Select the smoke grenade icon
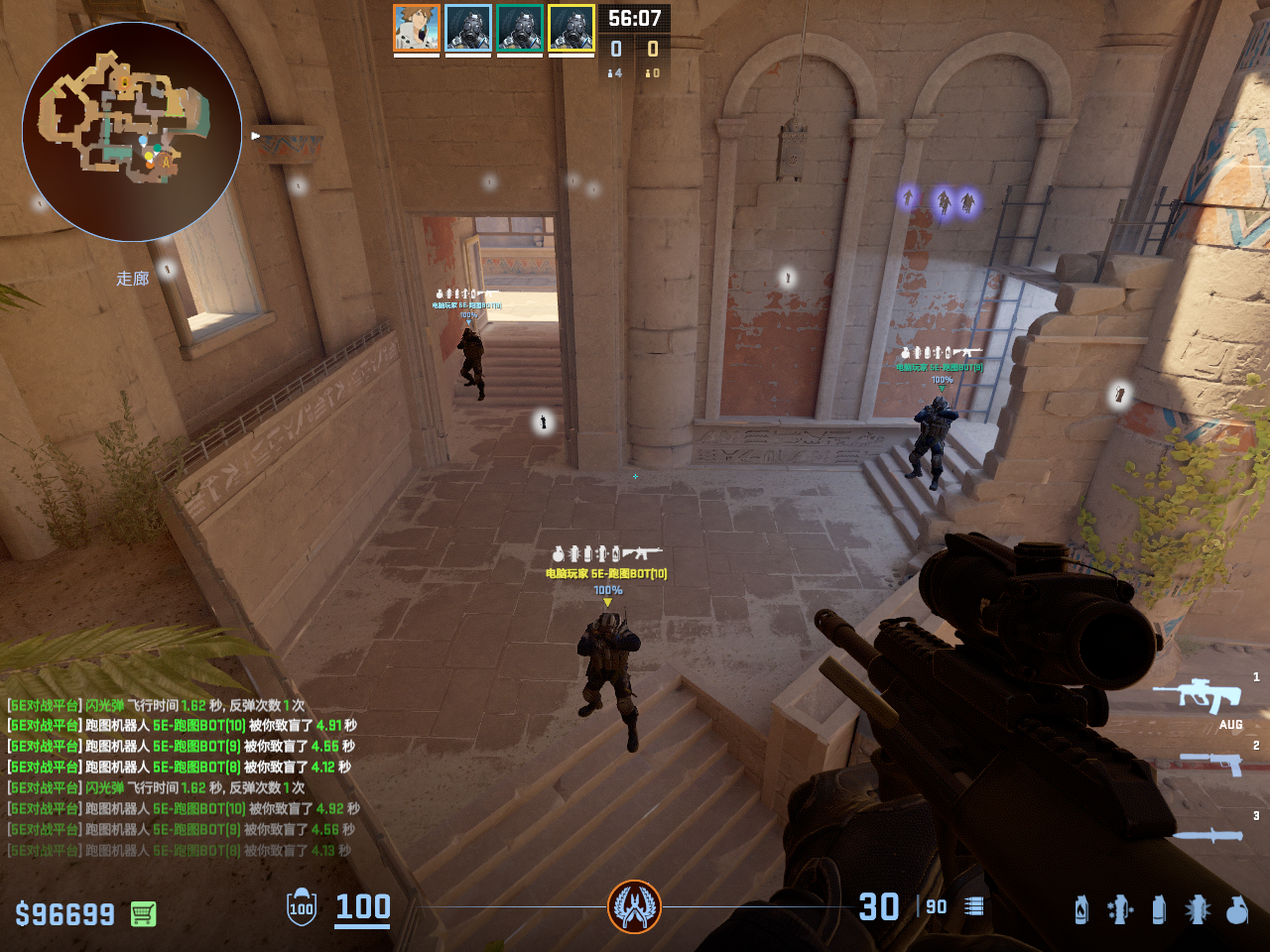This screenshot has height=952, width=1270. tap(1159, 909)
